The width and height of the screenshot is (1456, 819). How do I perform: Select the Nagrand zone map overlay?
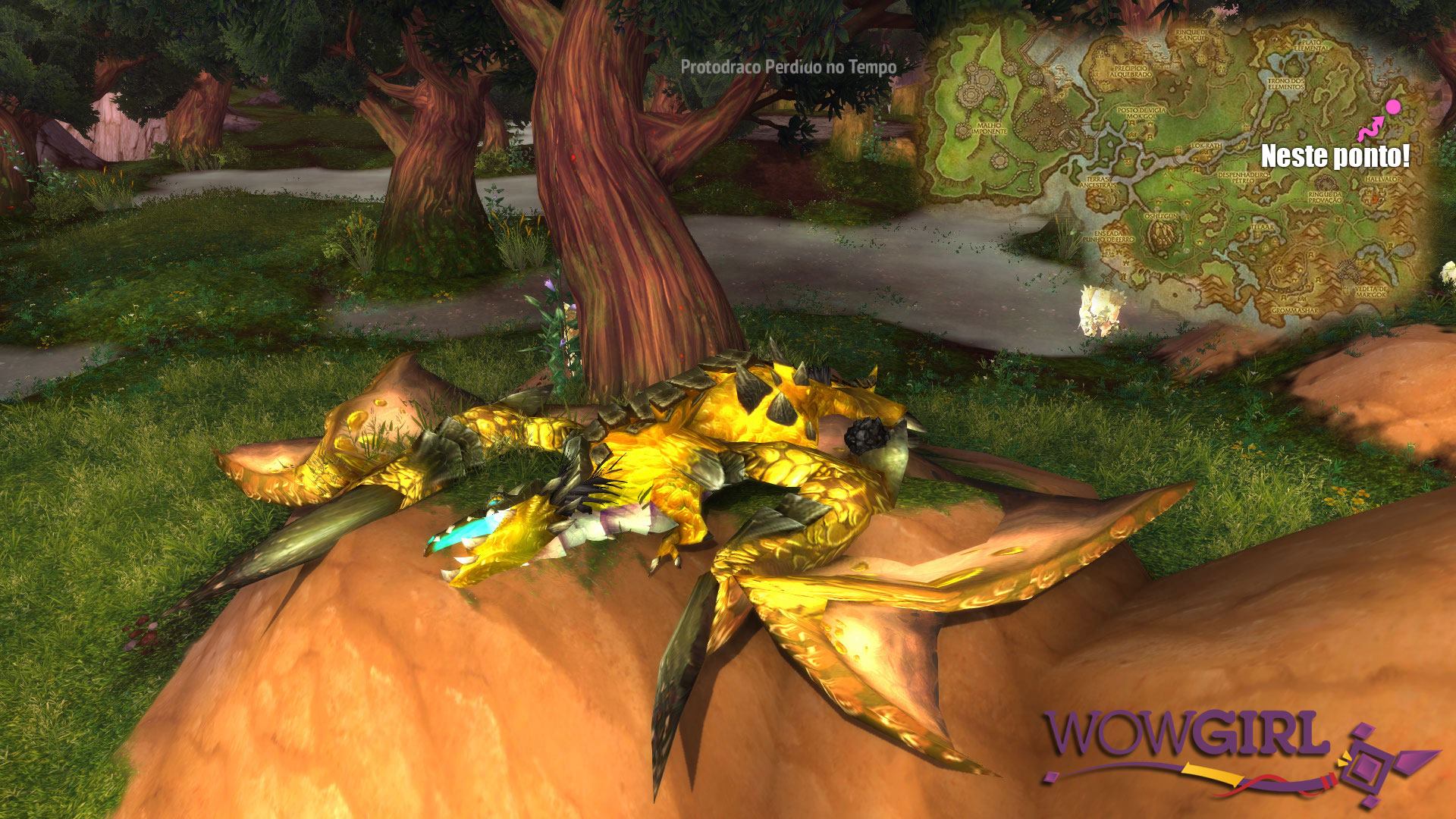pos(1175,167)
